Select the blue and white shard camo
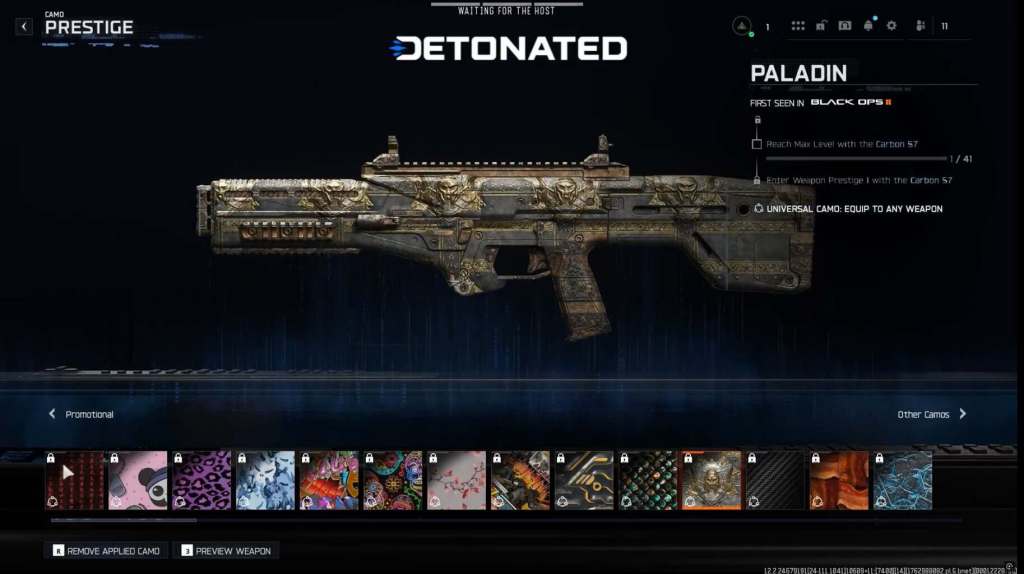This screenshot has width=1024, height=574. click(x=265, y=480)
